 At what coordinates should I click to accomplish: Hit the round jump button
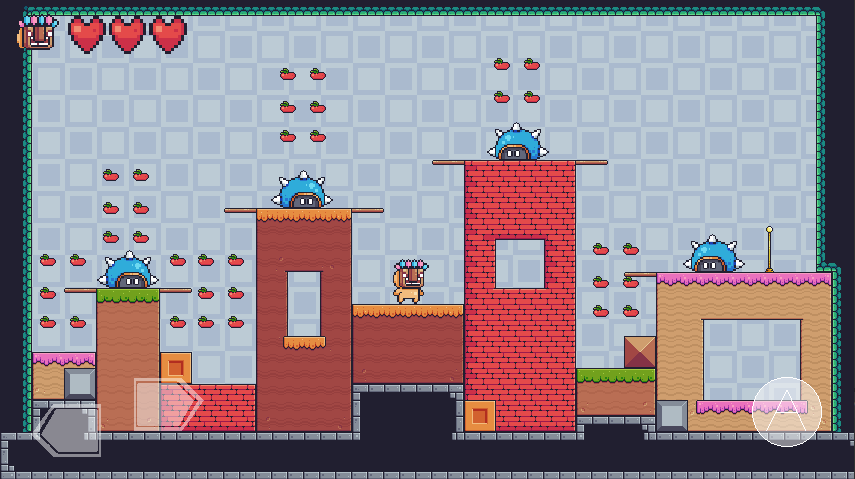(x=786, y=411)
